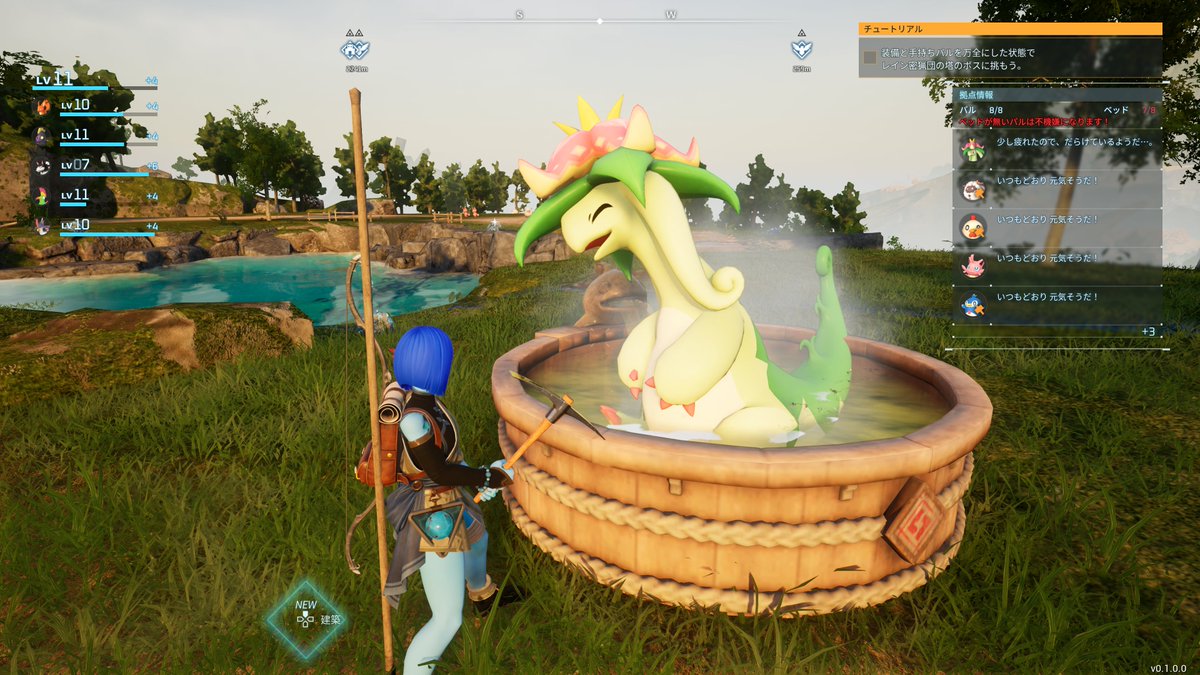
Task: Pick the rainbow-crested green Pal party slot
Action: [44, 195]
